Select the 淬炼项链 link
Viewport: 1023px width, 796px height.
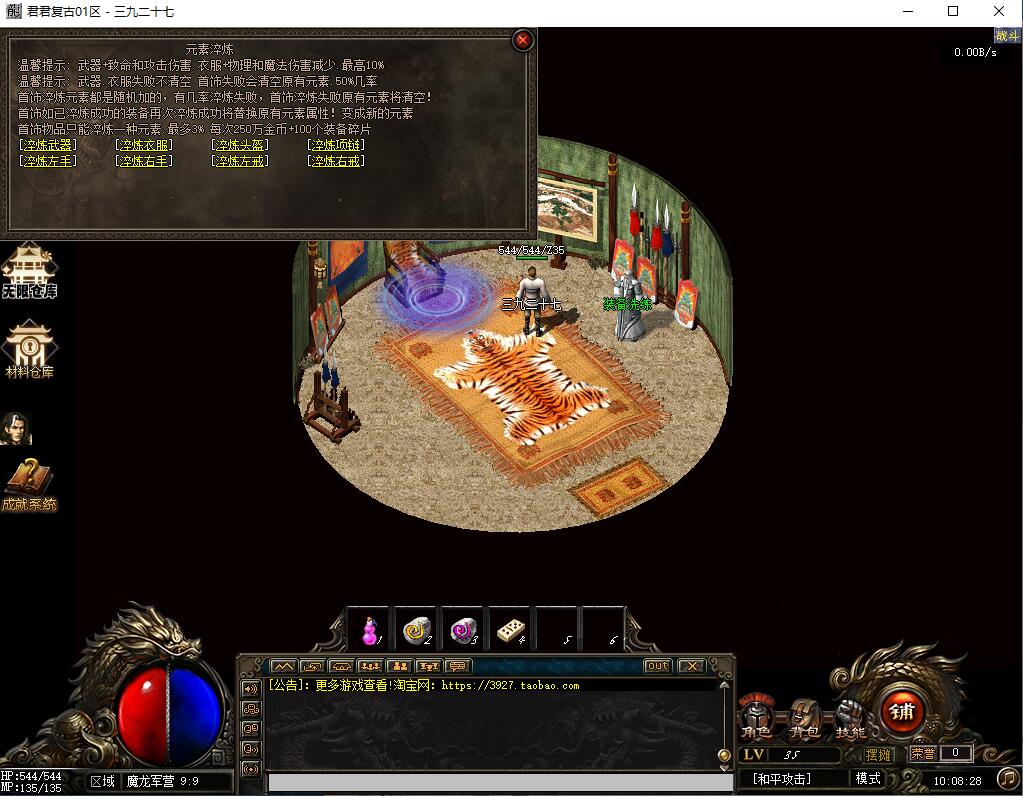[x=336, y=145]
